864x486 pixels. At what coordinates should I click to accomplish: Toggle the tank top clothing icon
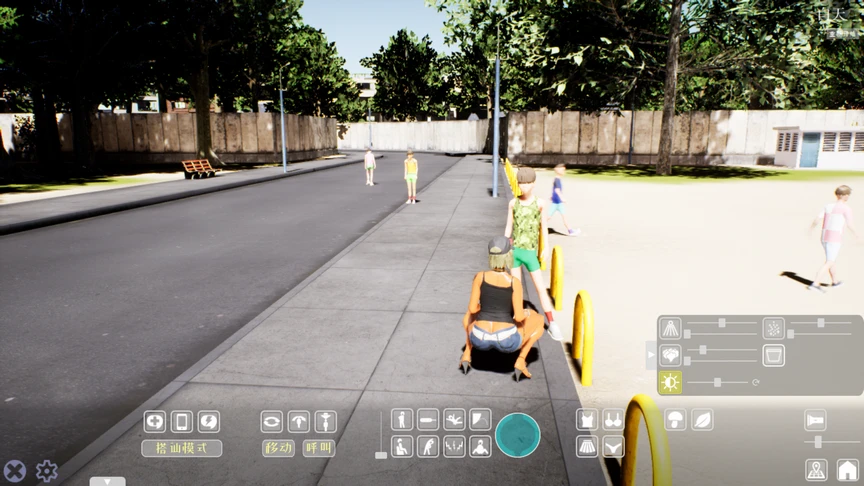[x=587, y=420]
